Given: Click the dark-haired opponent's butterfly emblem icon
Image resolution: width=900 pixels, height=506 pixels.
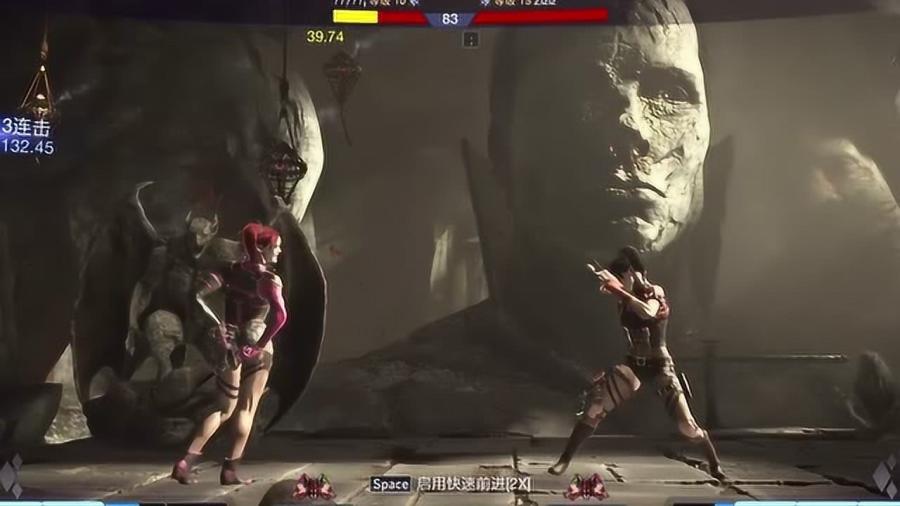Looking at the screenshot, I should (586, 487).
